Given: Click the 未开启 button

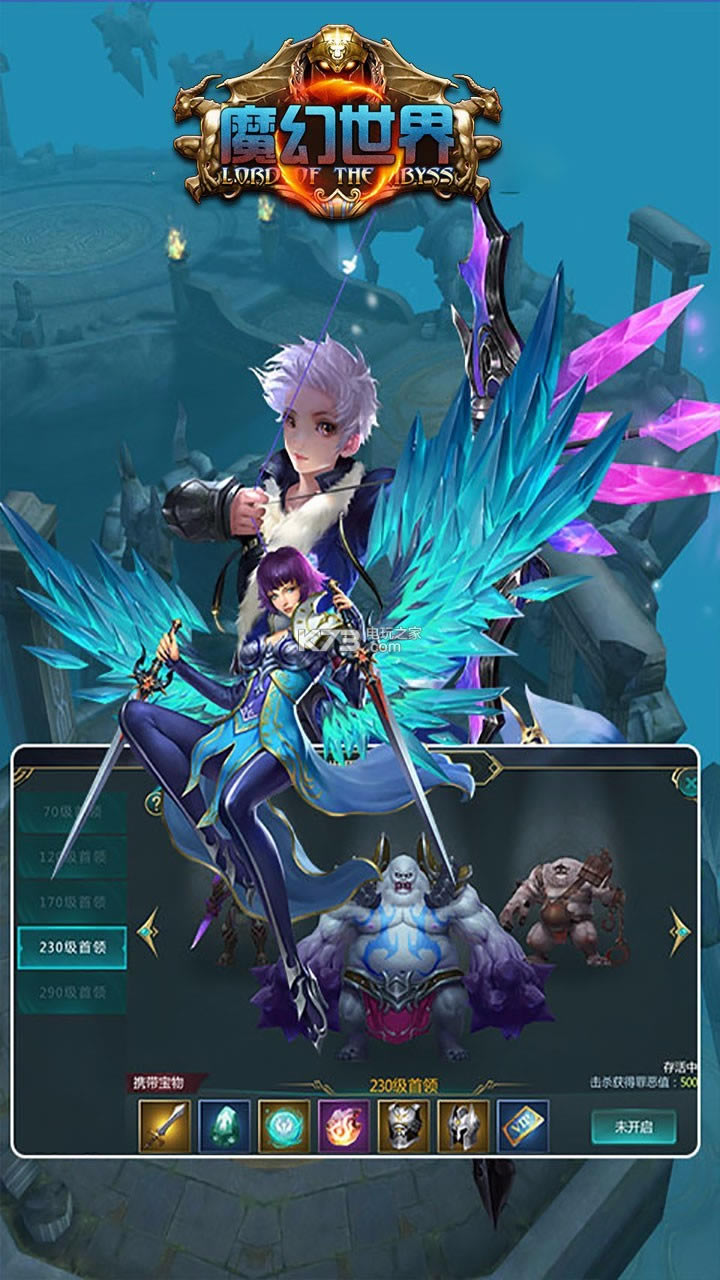Looking at the screenshot, I should point(633,1125).
